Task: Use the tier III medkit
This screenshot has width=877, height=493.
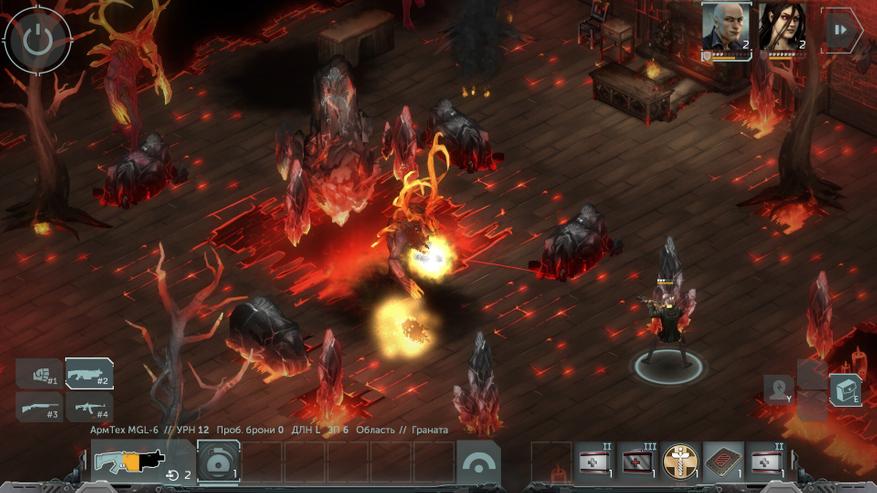Action: 638,462
